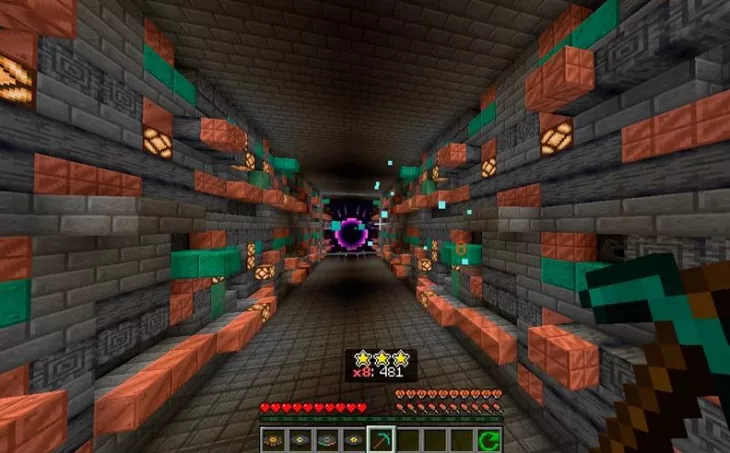The width and height of the screenshot is (730, 453).
Task: Select the diamond pickaxe hotbar slot
Action: tap(380, 439)
